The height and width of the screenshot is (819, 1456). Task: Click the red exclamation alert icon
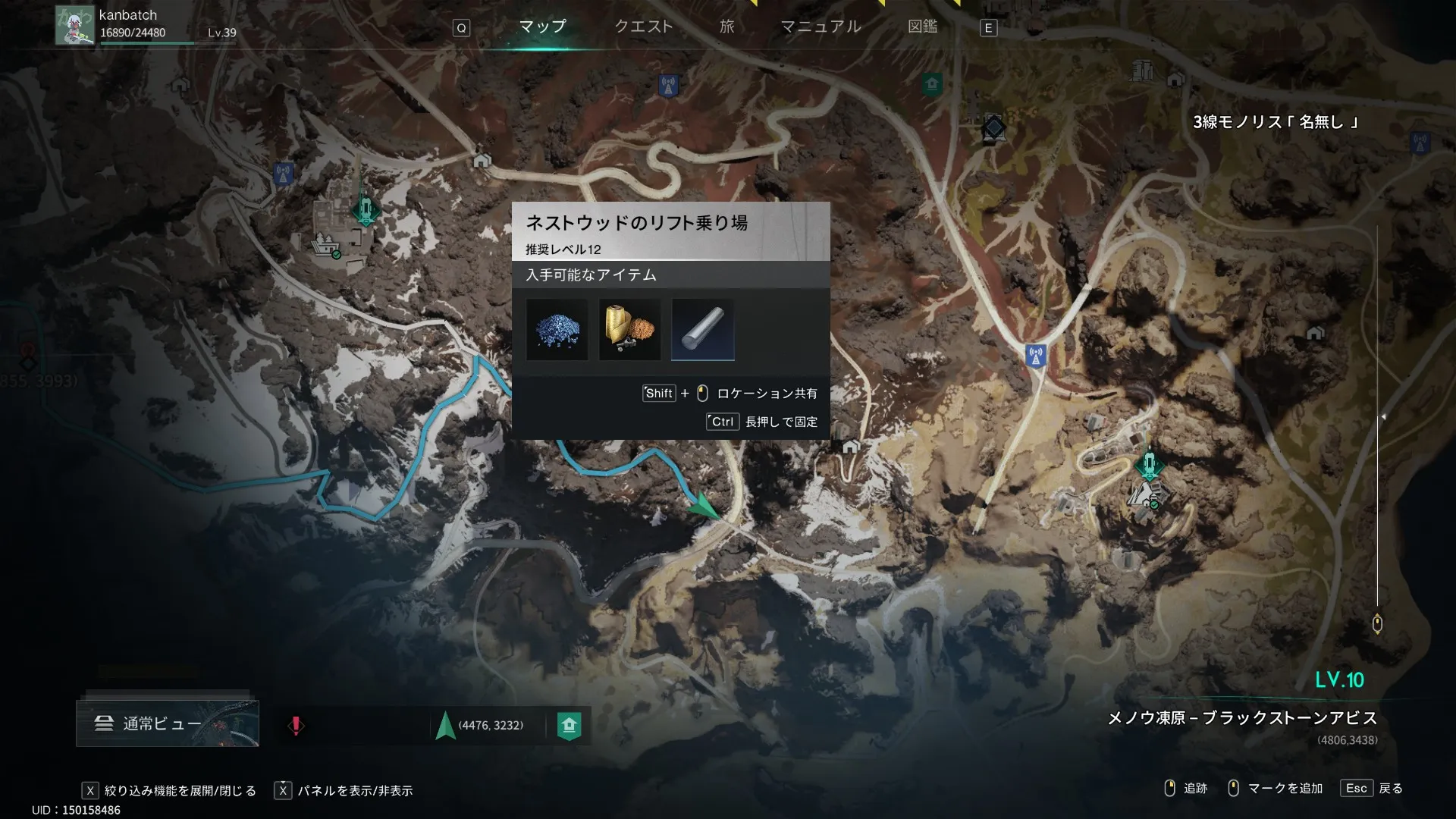pos(296,726)
